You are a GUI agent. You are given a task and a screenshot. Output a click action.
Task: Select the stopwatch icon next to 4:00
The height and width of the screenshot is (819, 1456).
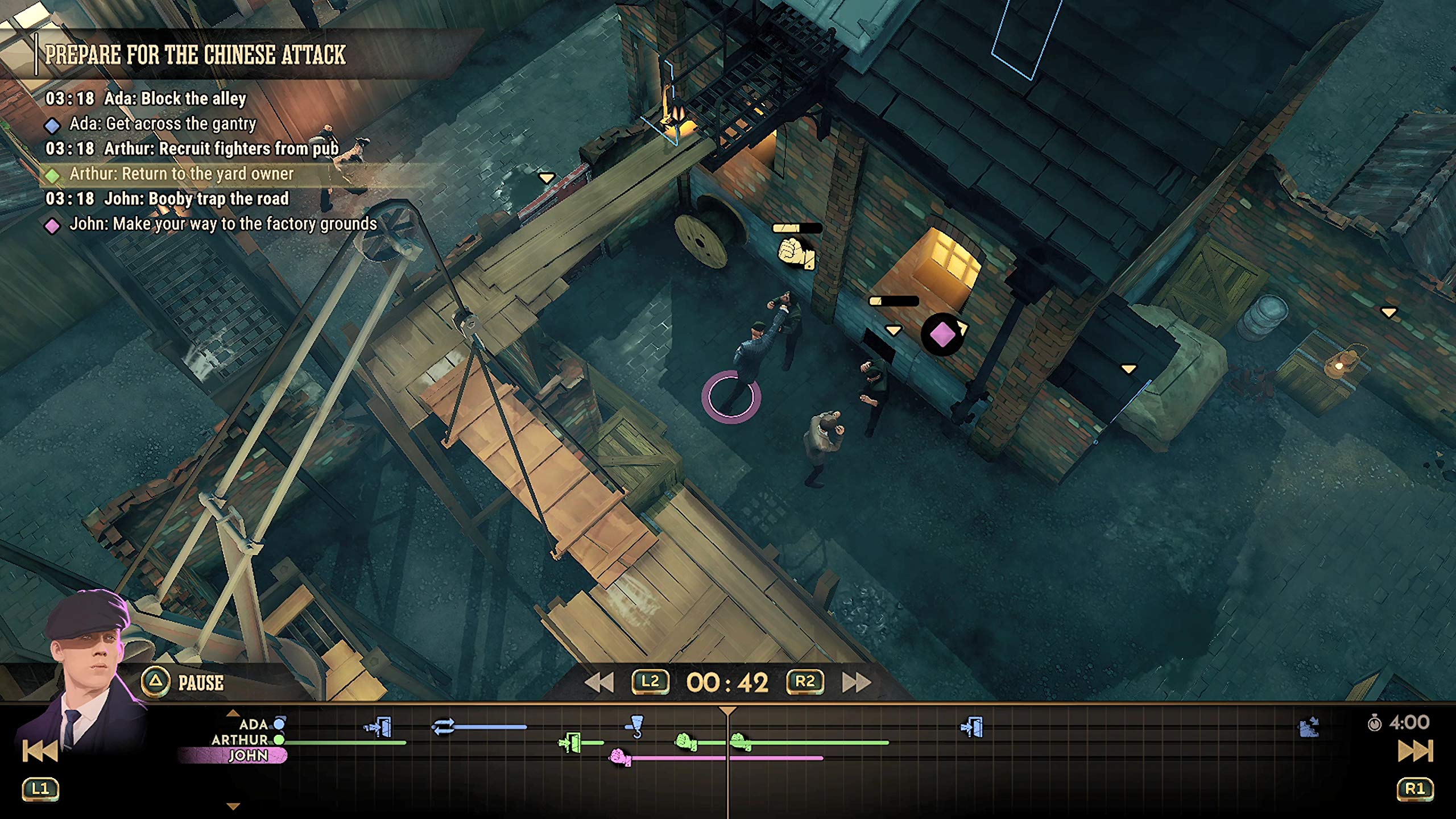tap(1376, 723)
